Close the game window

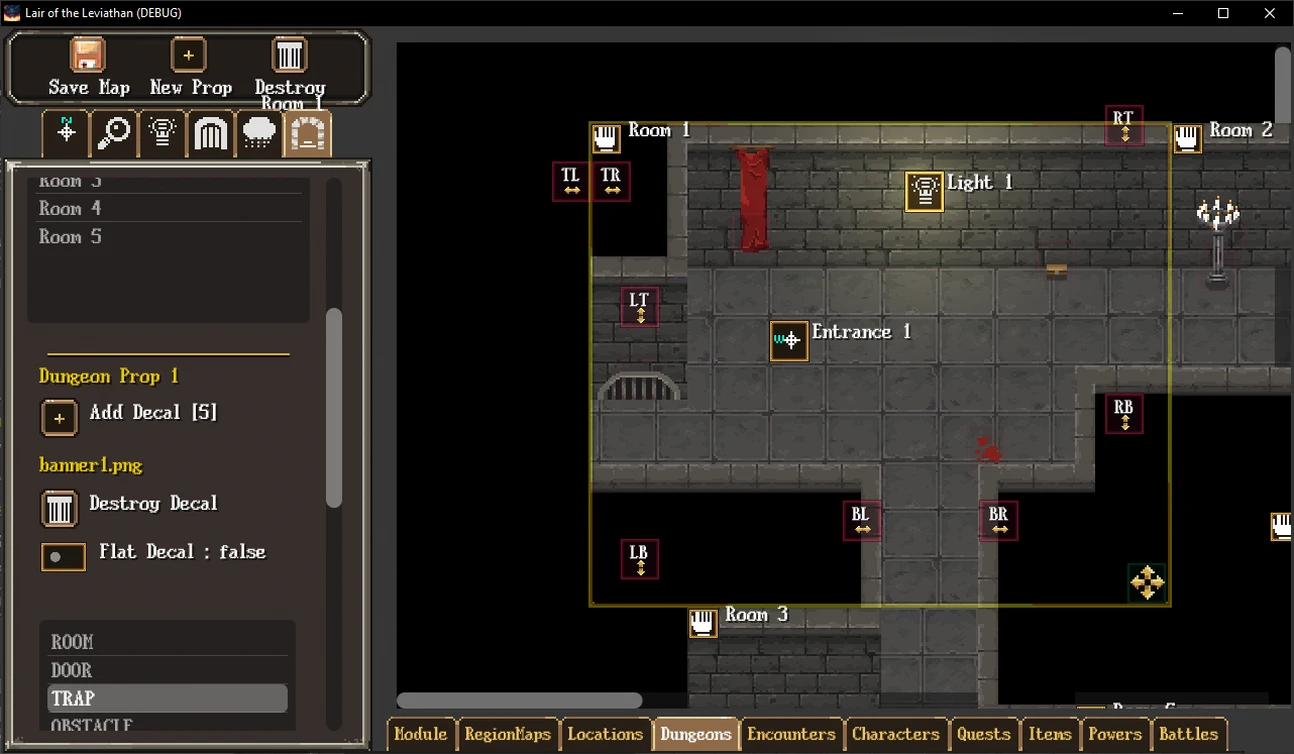pyautogui.click(x=1270, y=13)
